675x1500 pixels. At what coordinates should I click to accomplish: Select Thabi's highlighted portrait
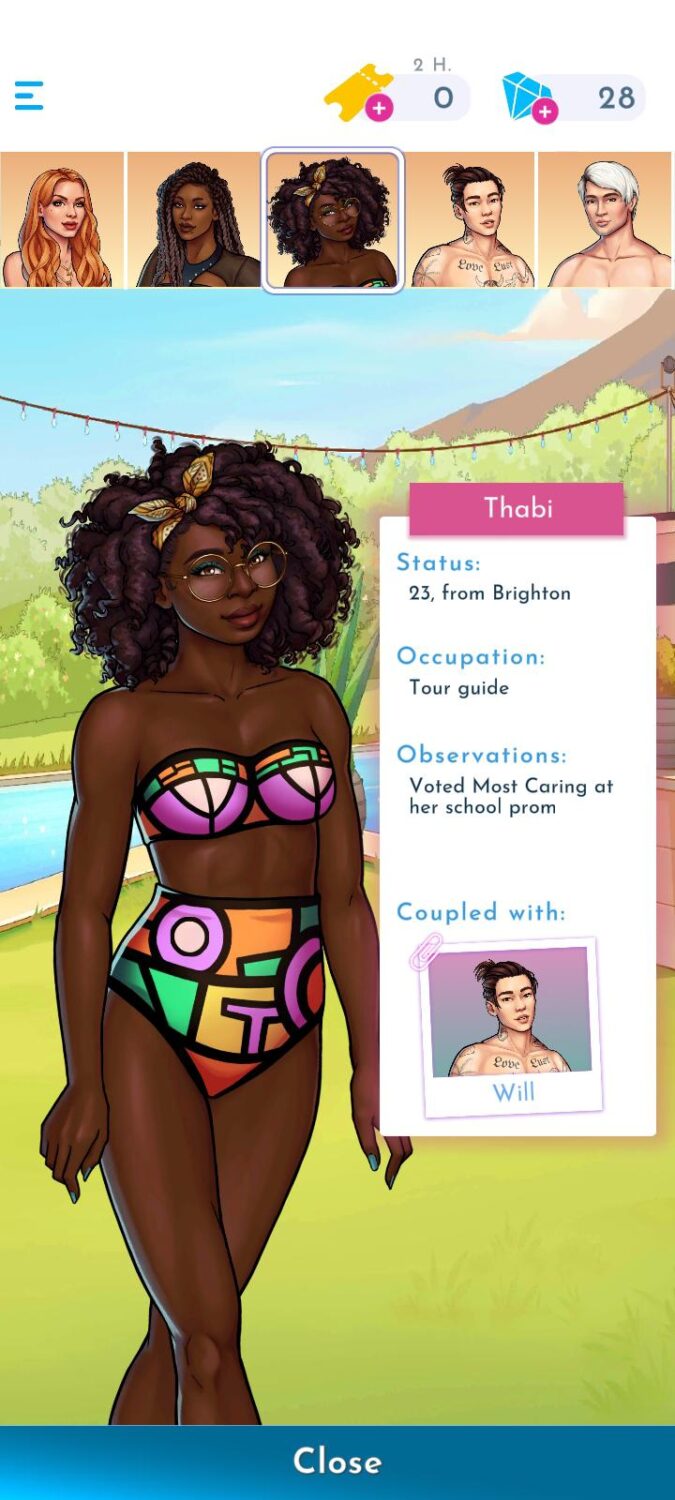point(333,220)
